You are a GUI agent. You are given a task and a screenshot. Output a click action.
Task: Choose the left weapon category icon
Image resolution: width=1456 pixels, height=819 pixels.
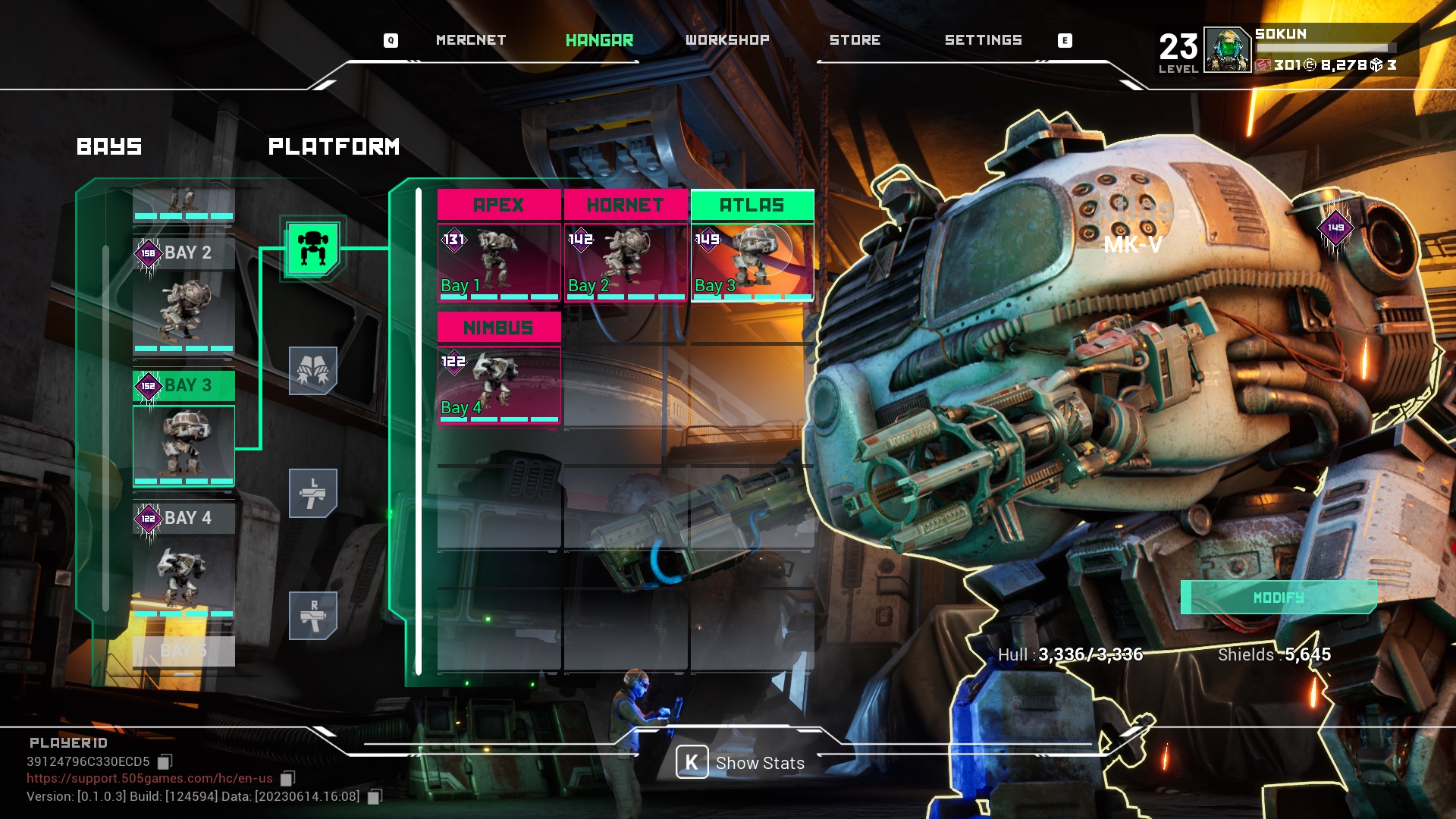pyautogui.click(x=312, y=493)
